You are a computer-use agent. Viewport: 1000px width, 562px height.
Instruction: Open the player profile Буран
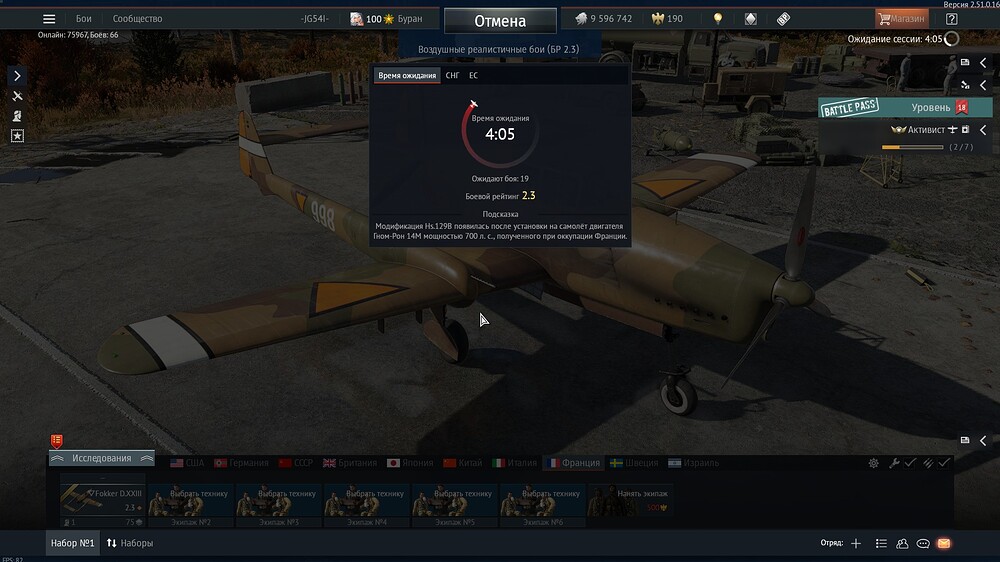pyautogui.click(x=386, y=19)
